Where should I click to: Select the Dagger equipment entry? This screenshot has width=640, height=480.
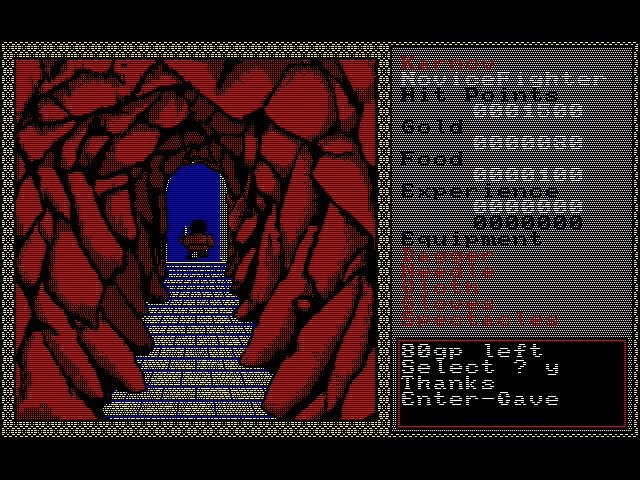448,256
